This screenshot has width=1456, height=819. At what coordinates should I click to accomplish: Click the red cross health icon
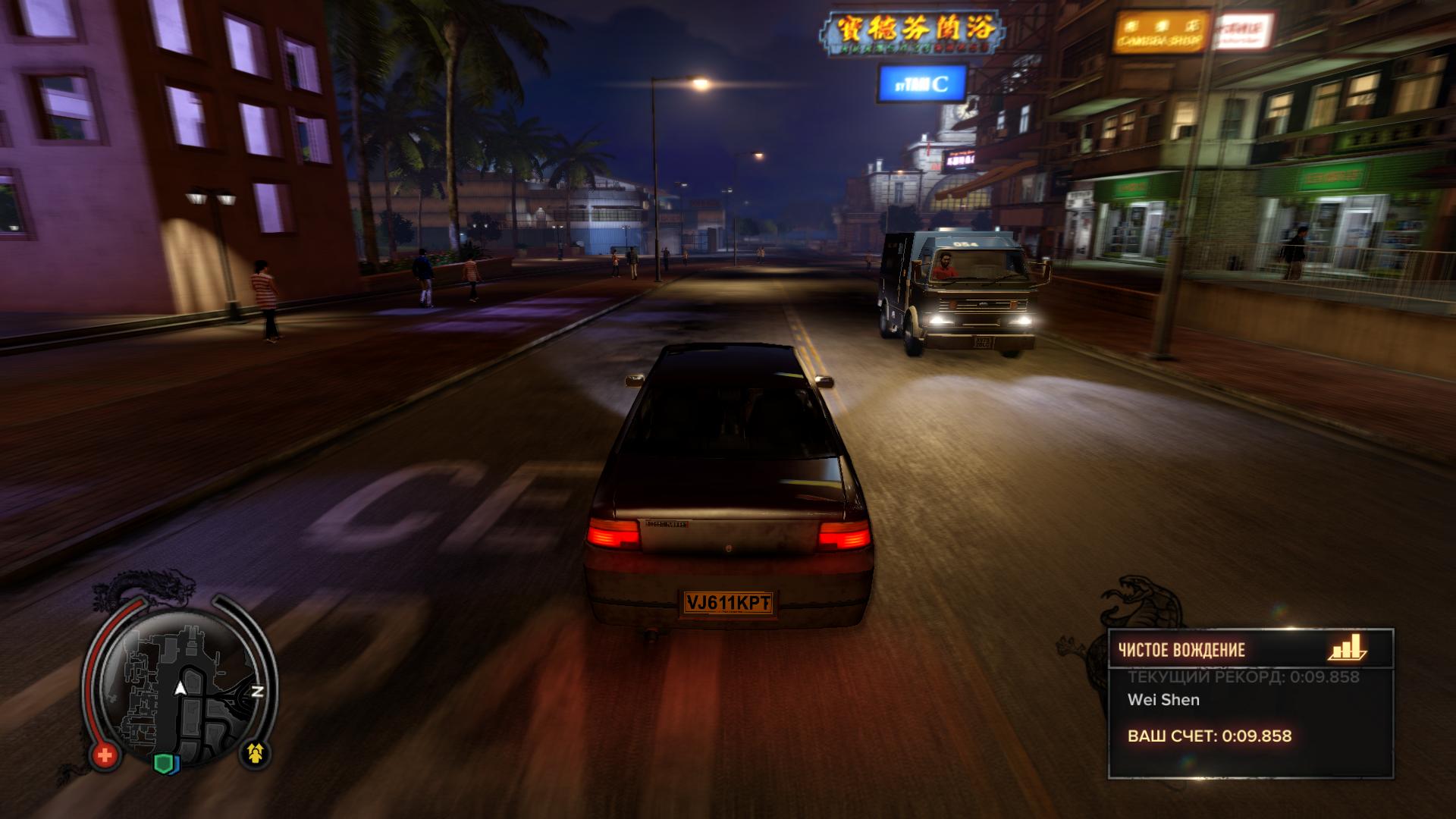coord(105,755)
